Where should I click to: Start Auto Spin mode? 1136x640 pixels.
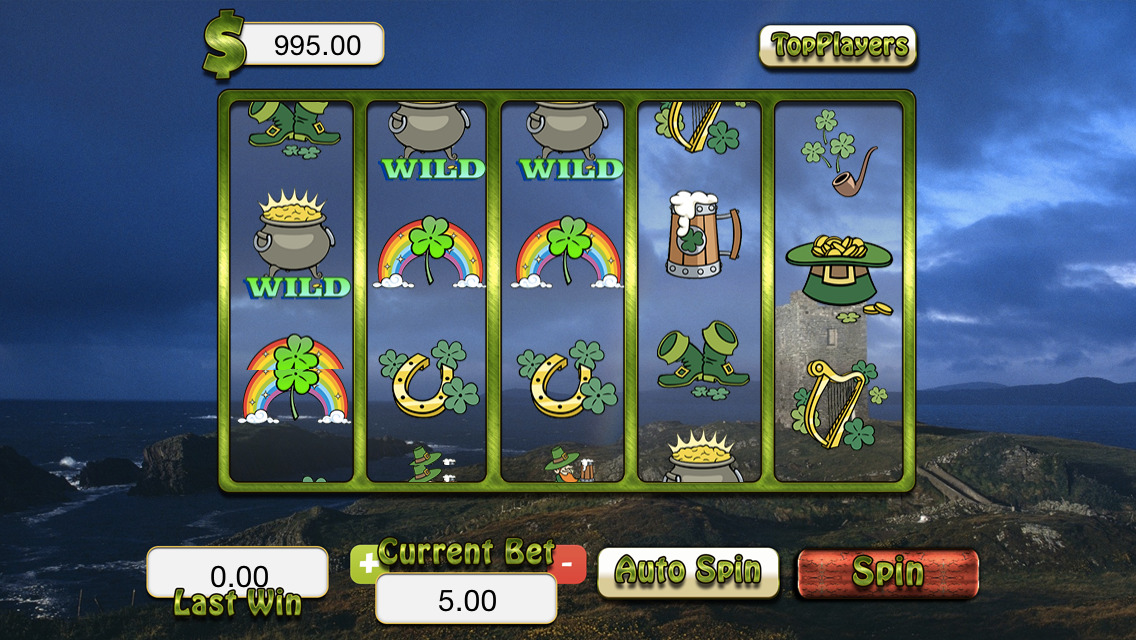pyautogui.click(x=688, y=571)
